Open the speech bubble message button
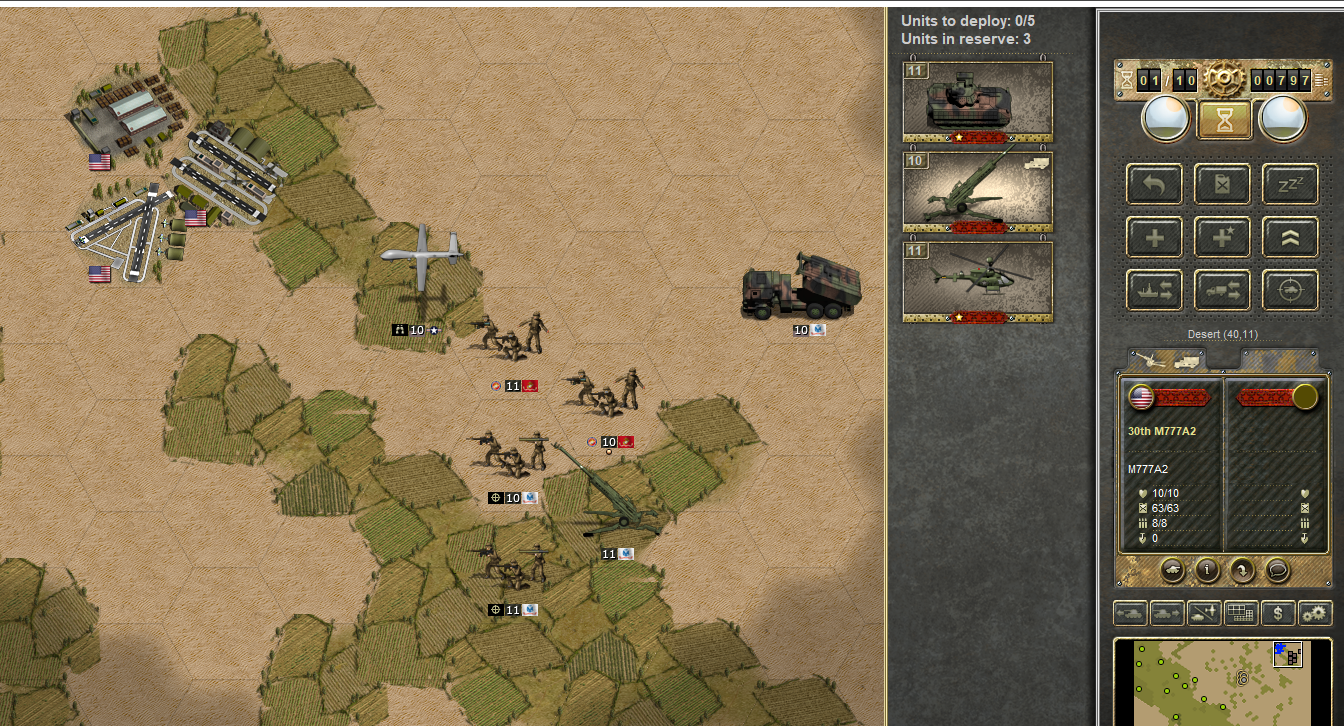The height and width of the screenshot is (726, 1344). tap(1276, 570)
